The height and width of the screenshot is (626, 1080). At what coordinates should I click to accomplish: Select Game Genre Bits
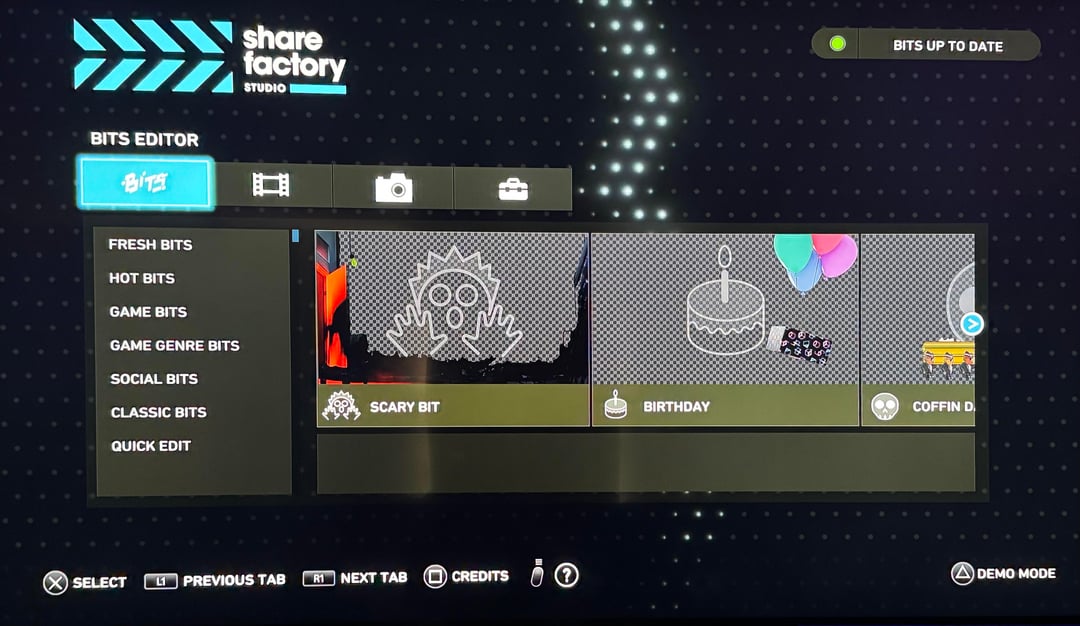[x=175, y=345]
